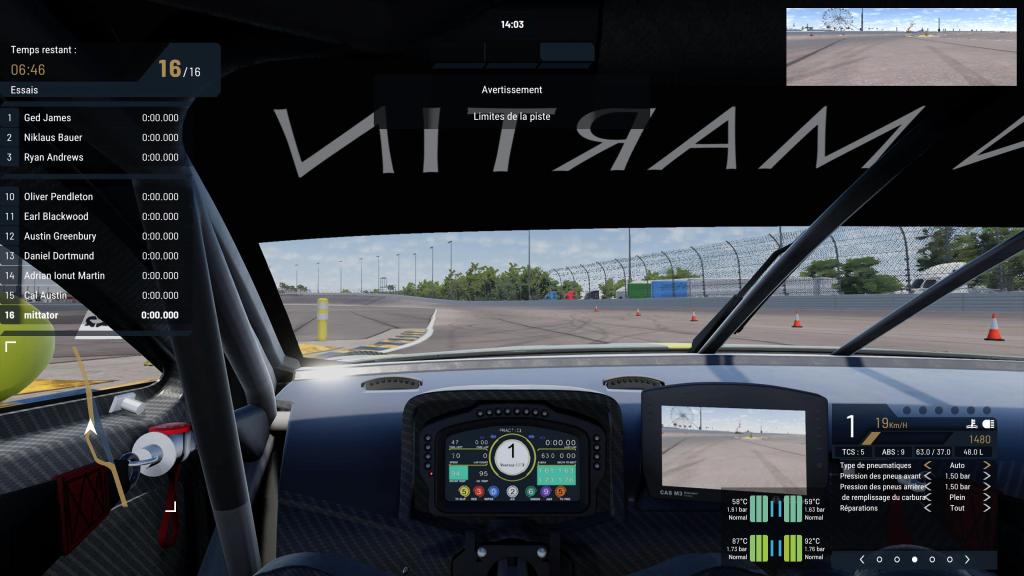Select next tyre type after Auto

tap(987, 465)
